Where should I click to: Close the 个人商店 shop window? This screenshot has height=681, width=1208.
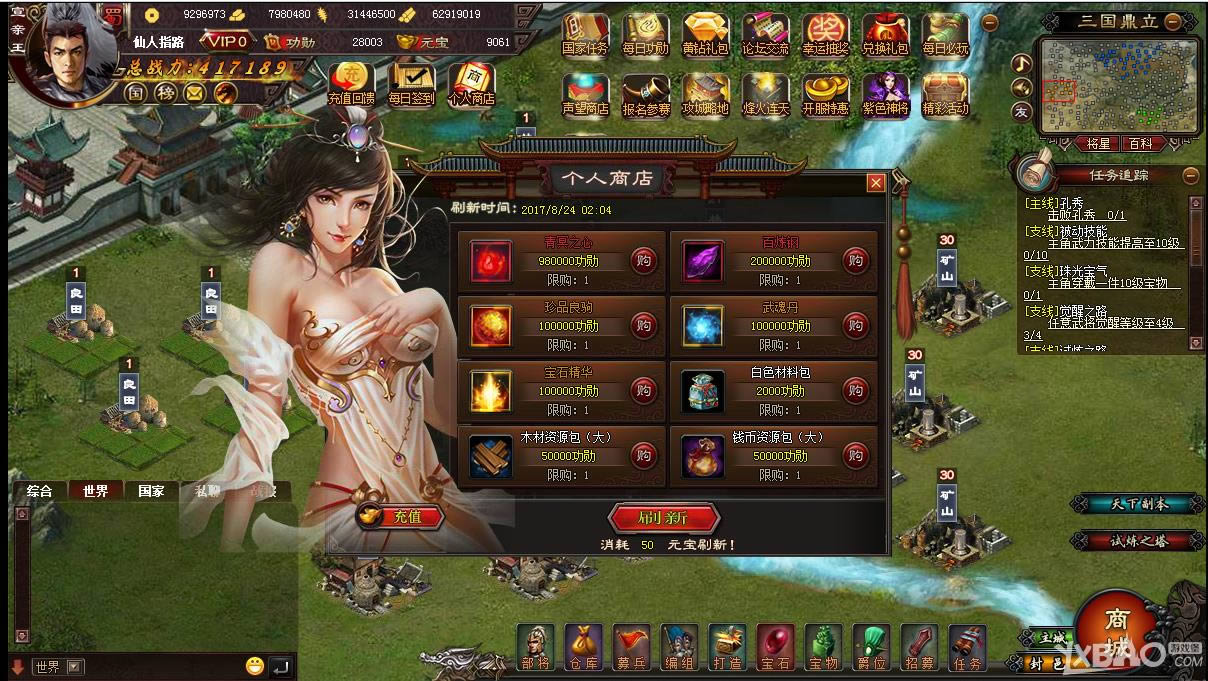point(875,183)
